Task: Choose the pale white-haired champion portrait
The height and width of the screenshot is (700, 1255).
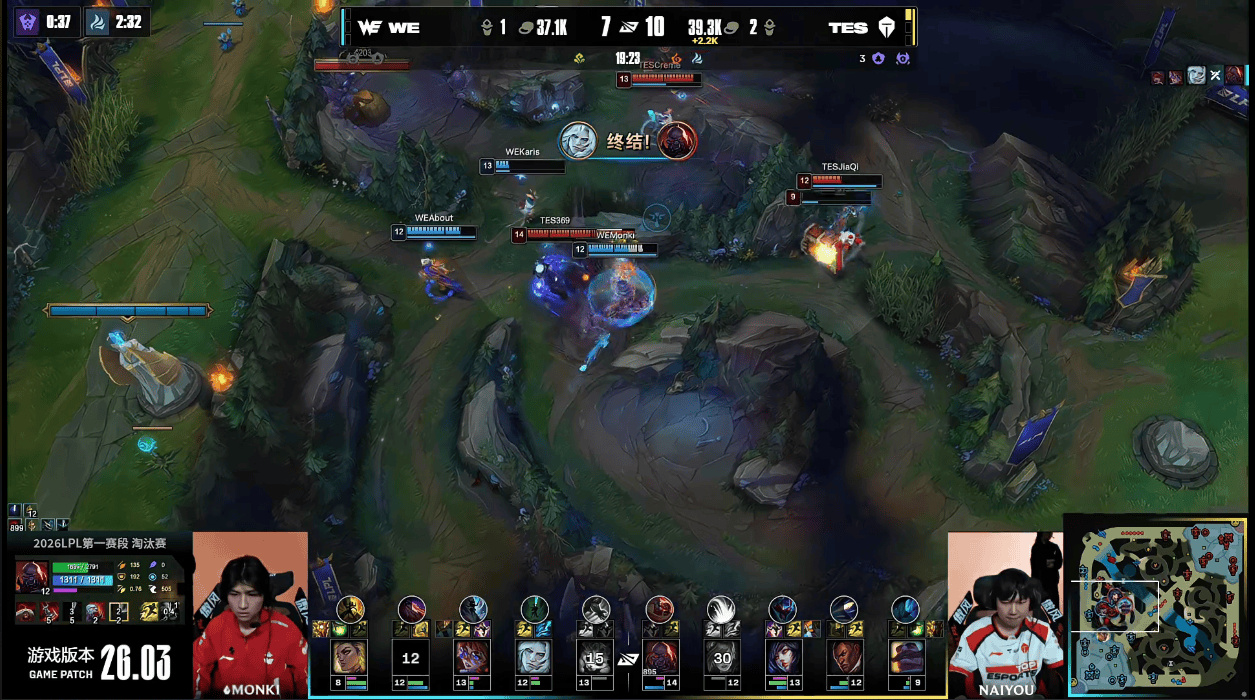Action: (534, 658)
